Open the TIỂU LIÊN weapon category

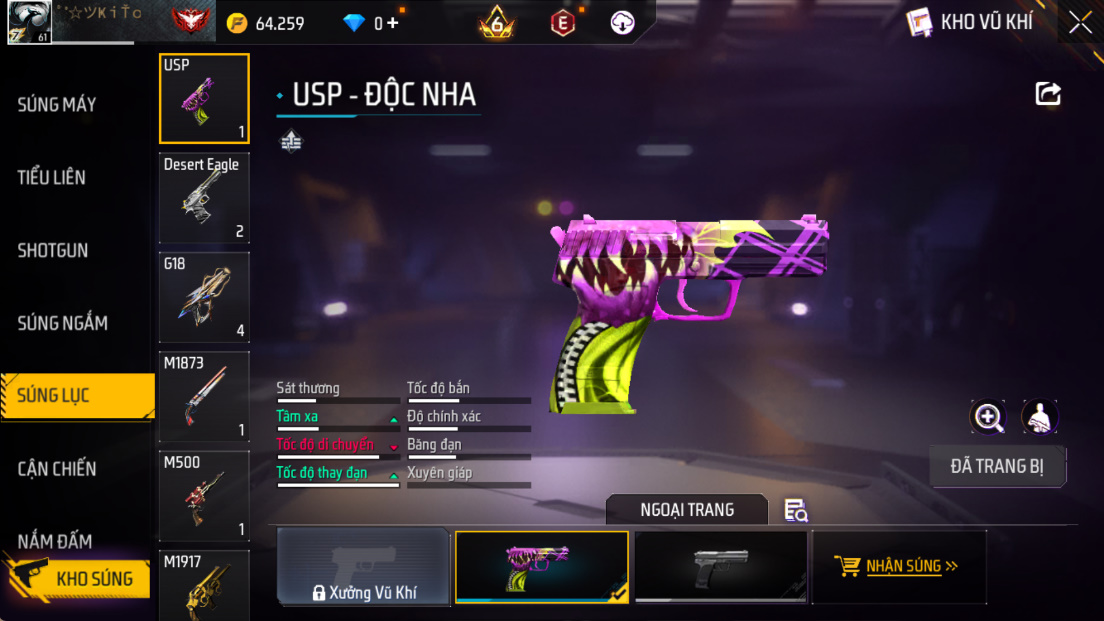(52, 177)
